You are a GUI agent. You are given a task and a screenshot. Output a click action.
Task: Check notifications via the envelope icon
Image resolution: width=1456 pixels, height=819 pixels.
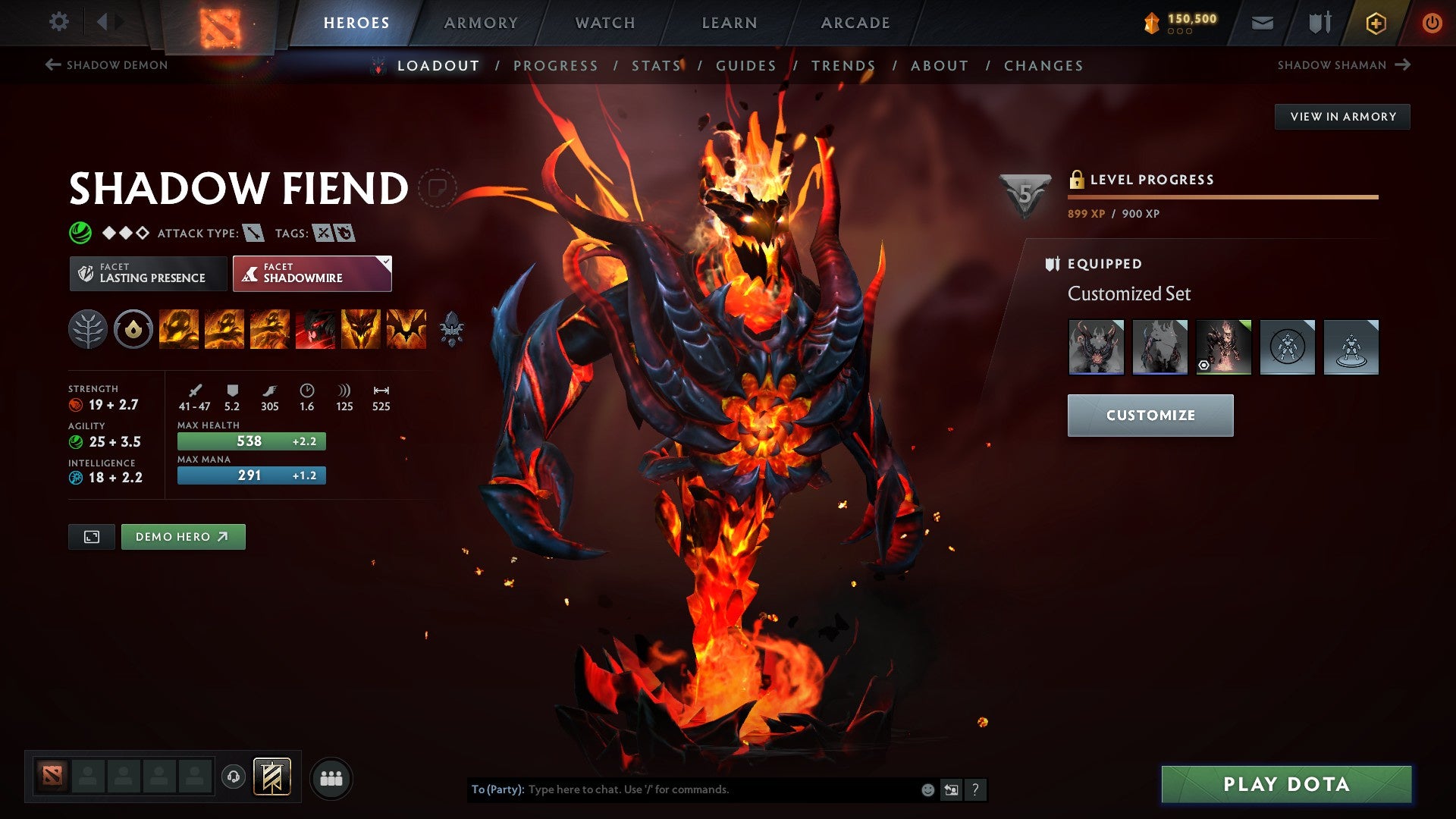click(x=1263, y=22)
